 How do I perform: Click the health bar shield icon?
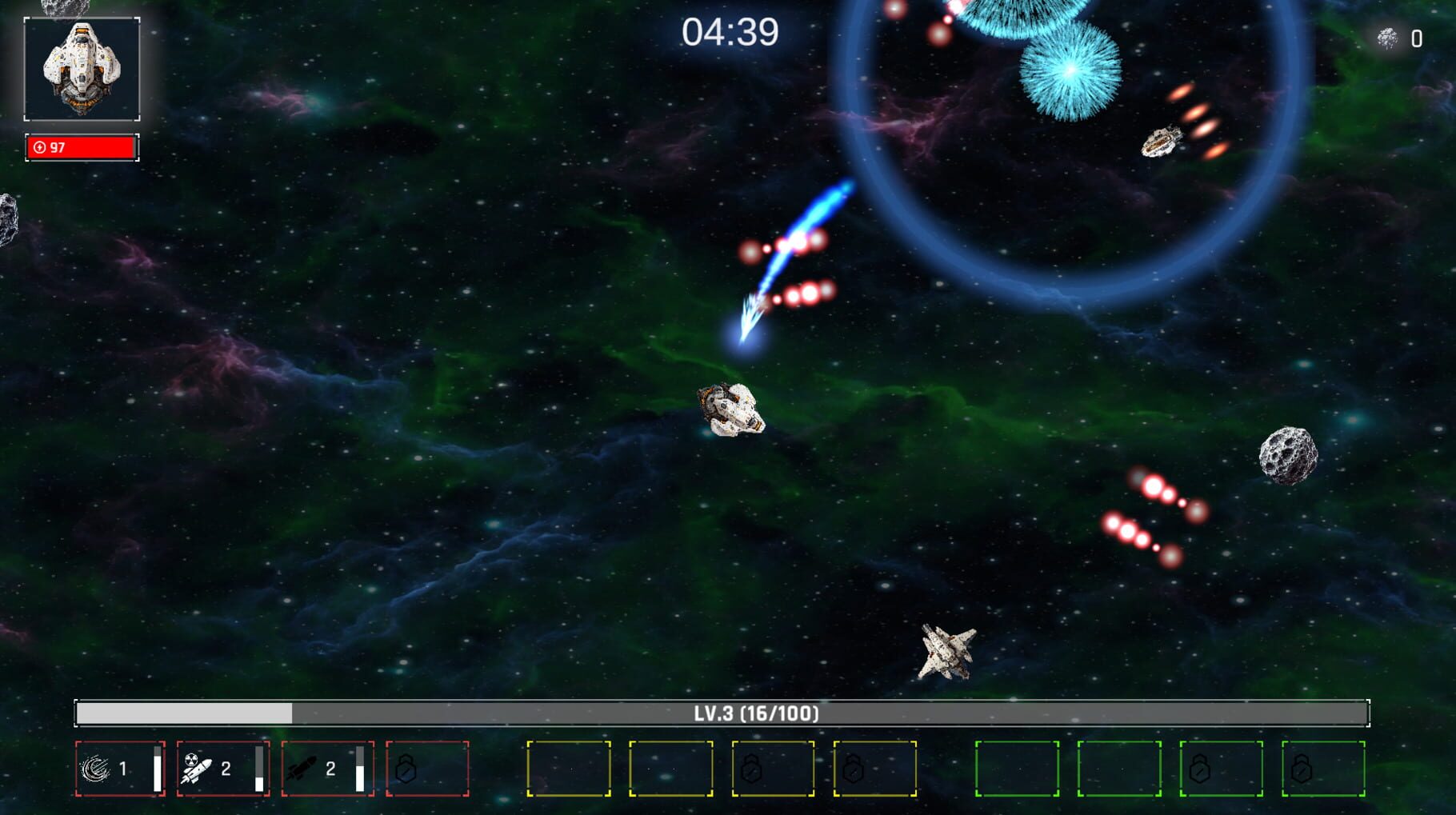pos(39,146)
